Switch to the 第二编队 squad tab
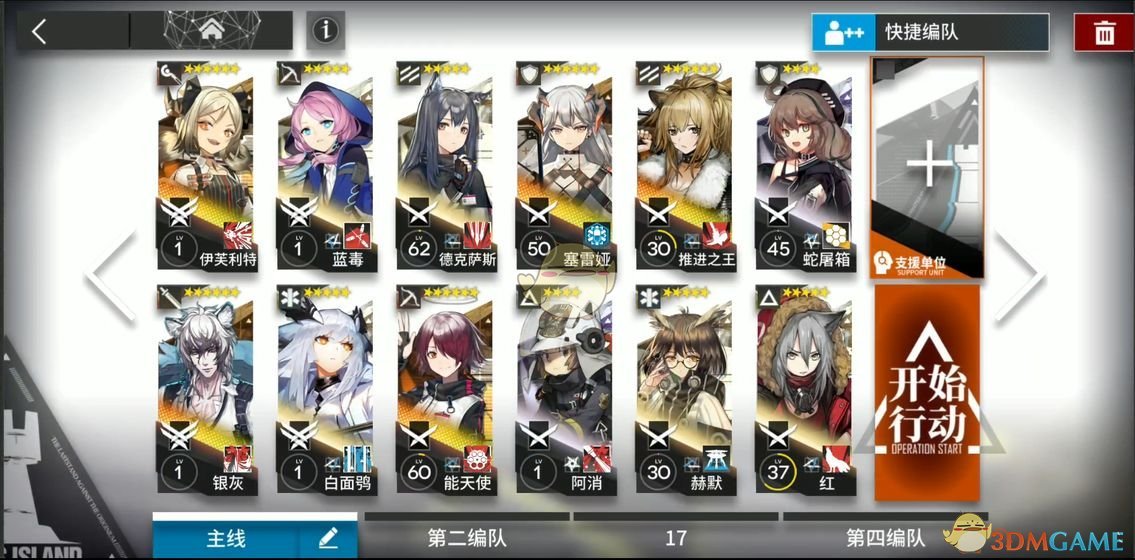The image size is (1135, 560). pos(465,538)
